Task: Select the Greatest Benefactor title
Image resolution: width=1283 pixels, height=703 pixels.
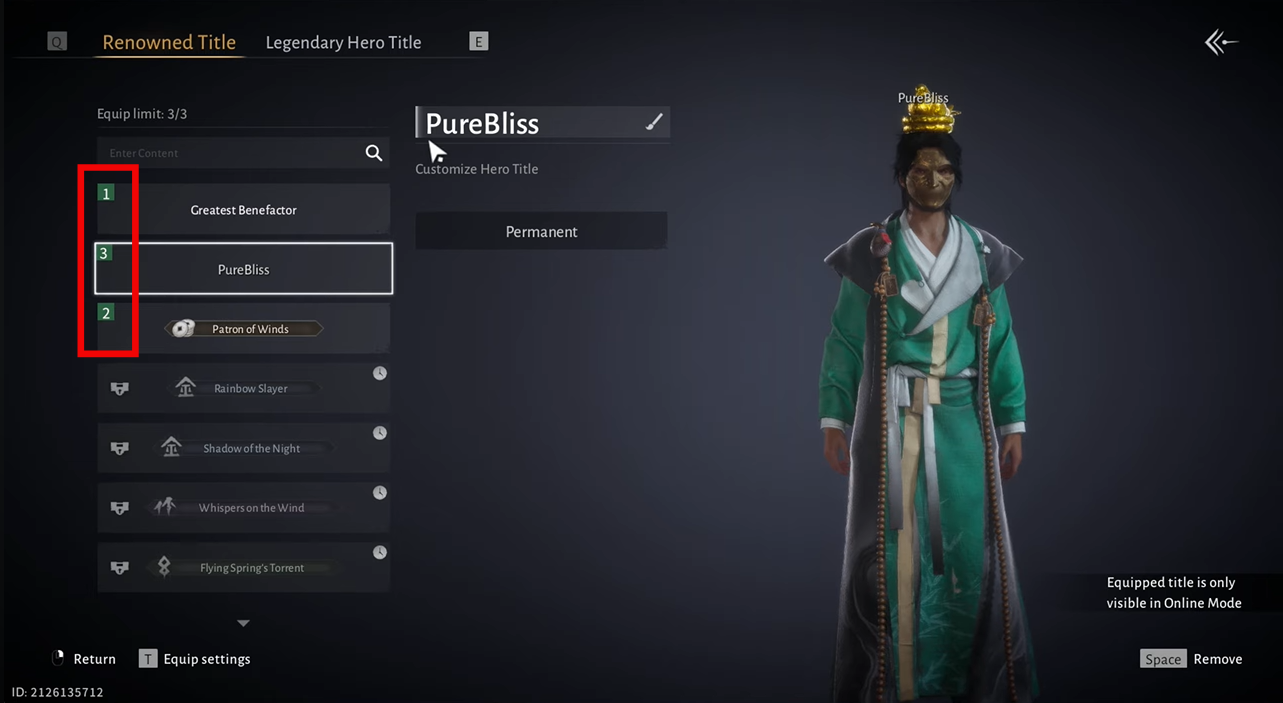Action: (x=244, y=210)
